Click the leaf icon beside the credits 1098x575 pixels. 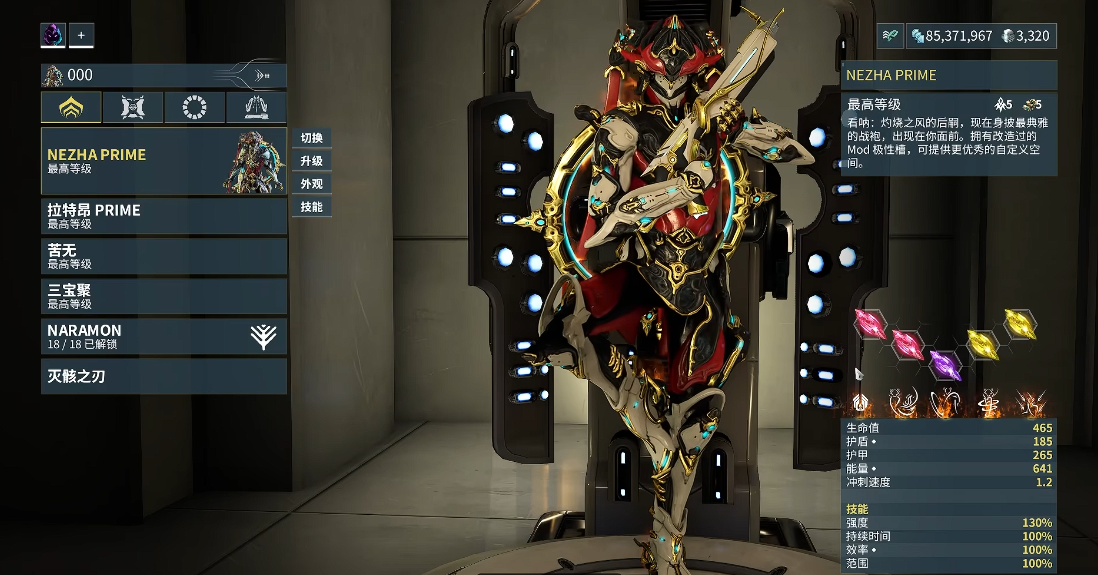(890, 36)
